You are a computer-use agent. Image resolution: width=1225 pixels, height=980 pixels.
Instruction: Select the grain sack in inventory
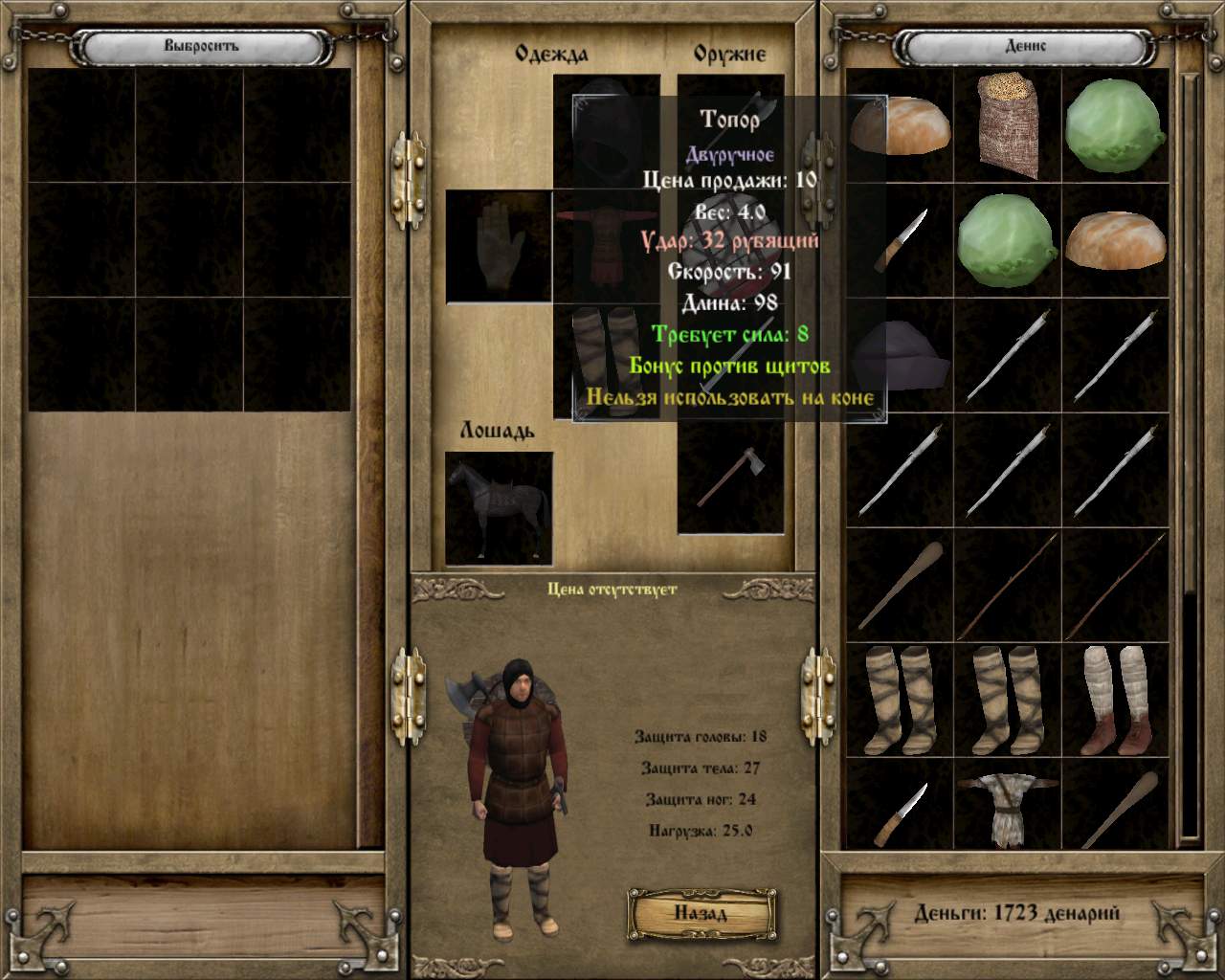1008,126
